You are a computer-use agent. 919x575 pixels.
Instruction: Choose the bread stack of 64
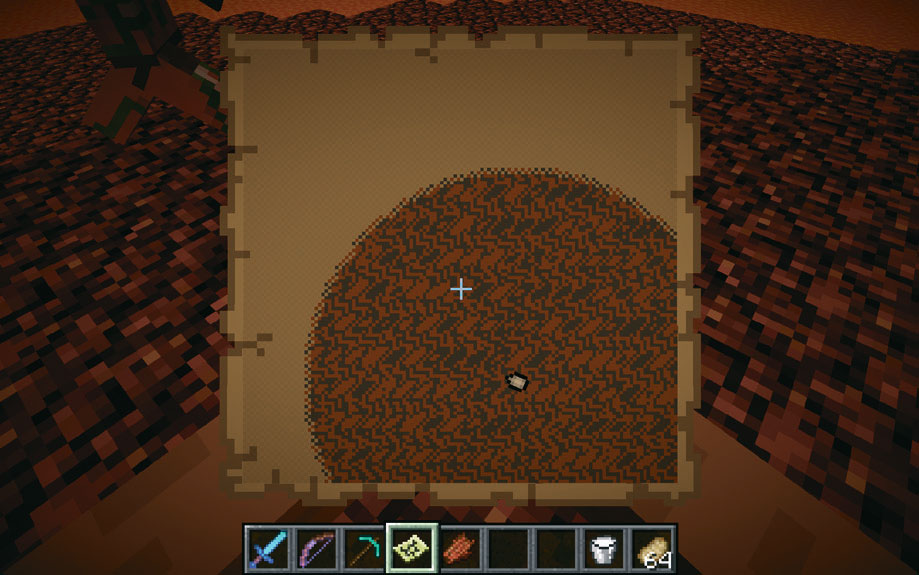pos(652,548)
